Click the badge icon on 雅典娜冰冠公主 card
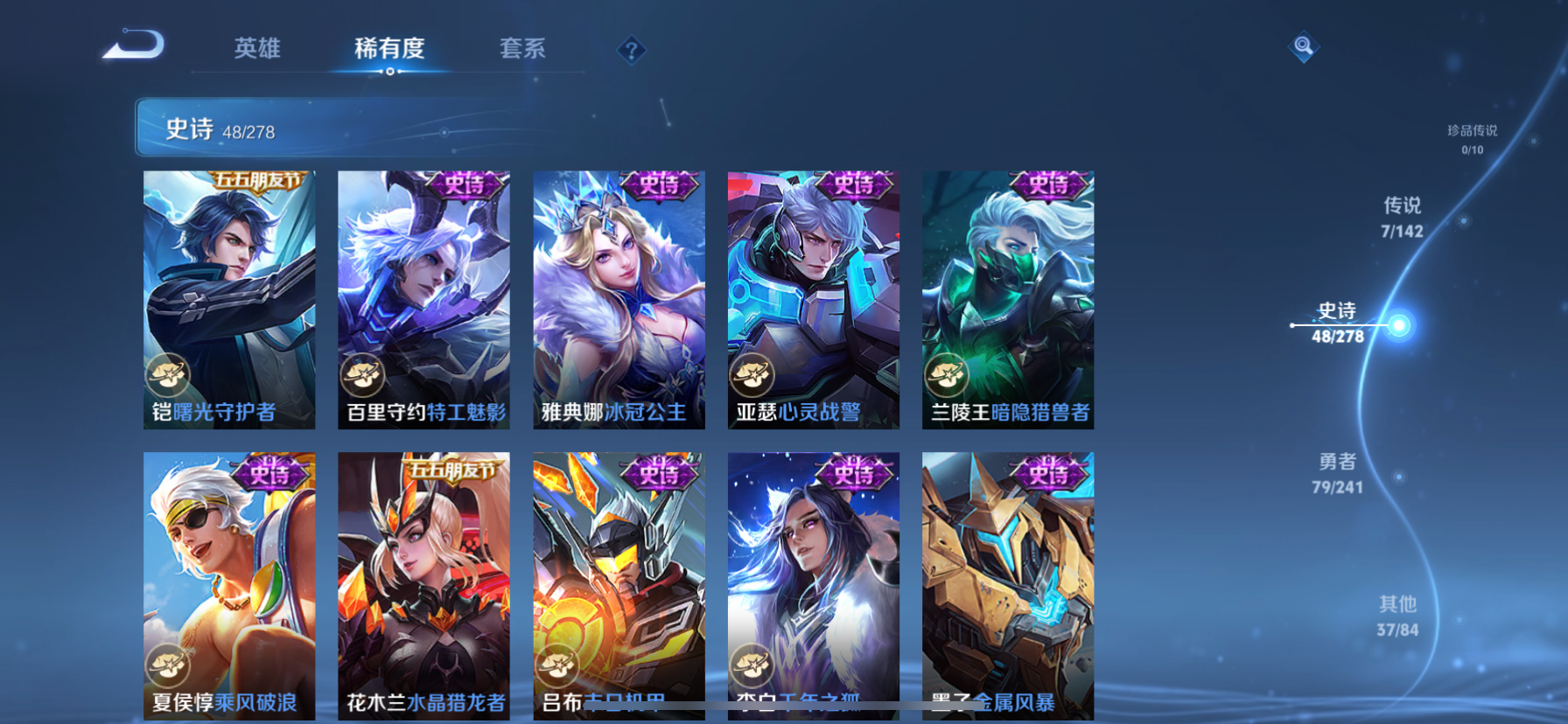1568x724 pixels. point(559,376)
